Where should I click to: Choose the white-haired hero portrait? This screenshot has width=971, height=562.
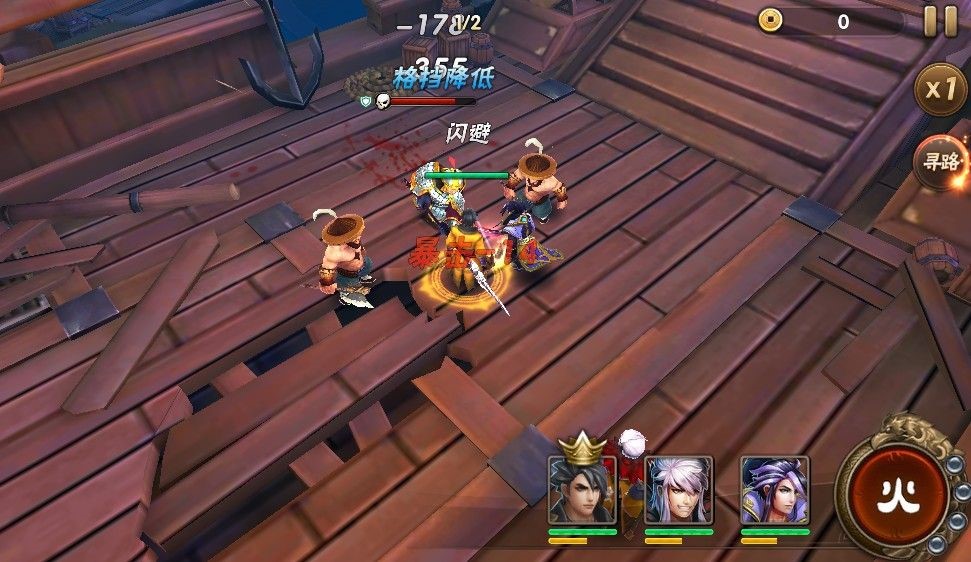678,490
